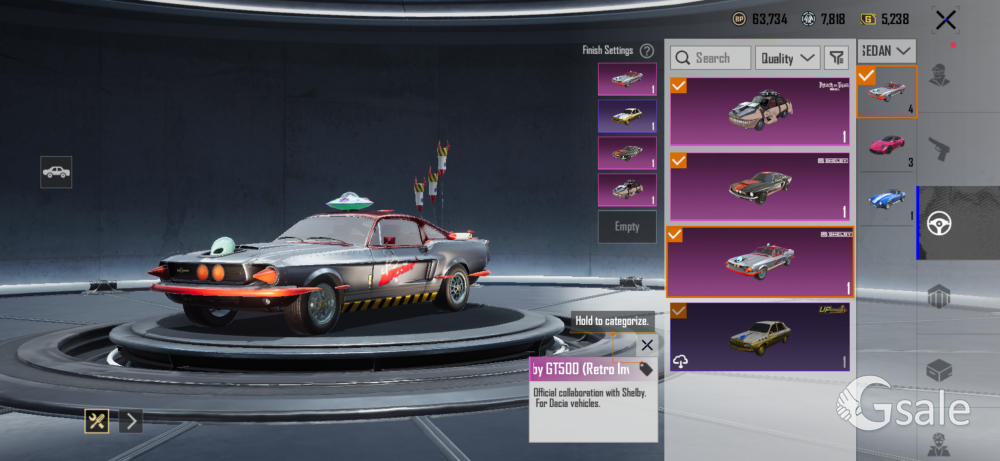Image resolution: width=1000 pixels, height=461 pixels.
Task: Show the Finish Settings help tooltip
Action: pos(647,50)
